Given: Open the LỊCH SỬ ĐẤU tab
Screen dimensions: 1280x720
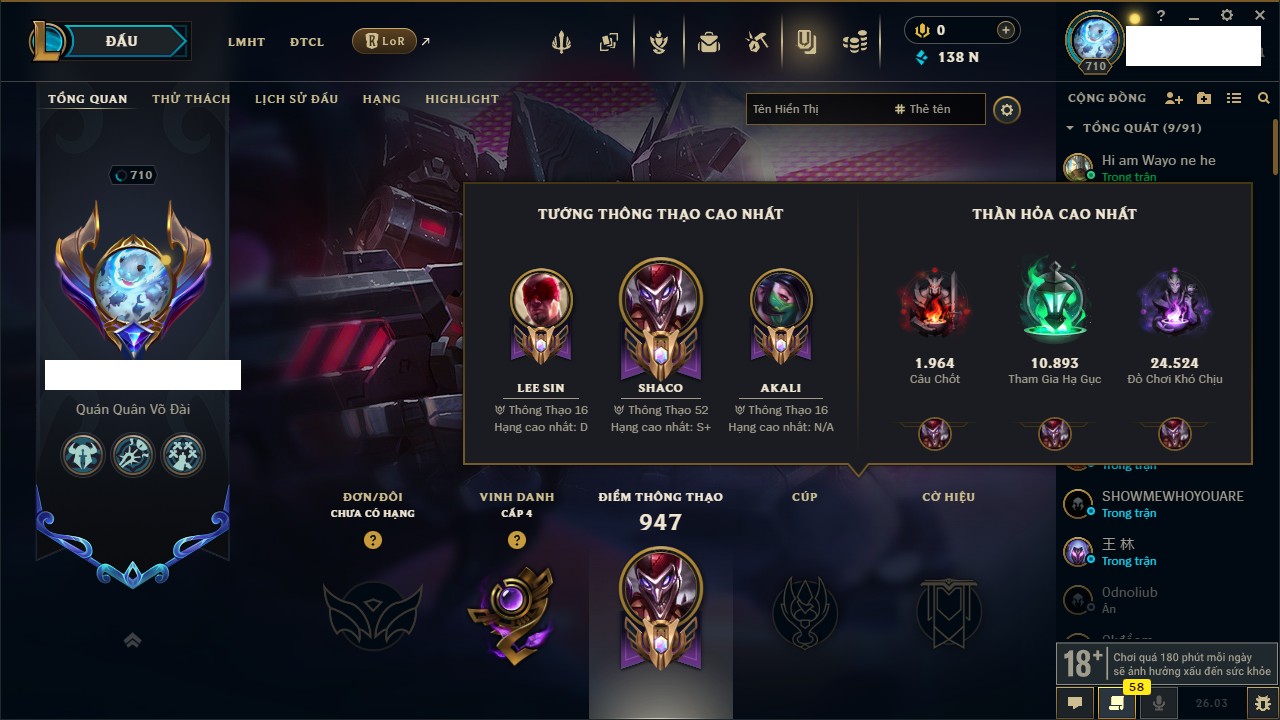Looking at the screenshot, I should 296,99.
